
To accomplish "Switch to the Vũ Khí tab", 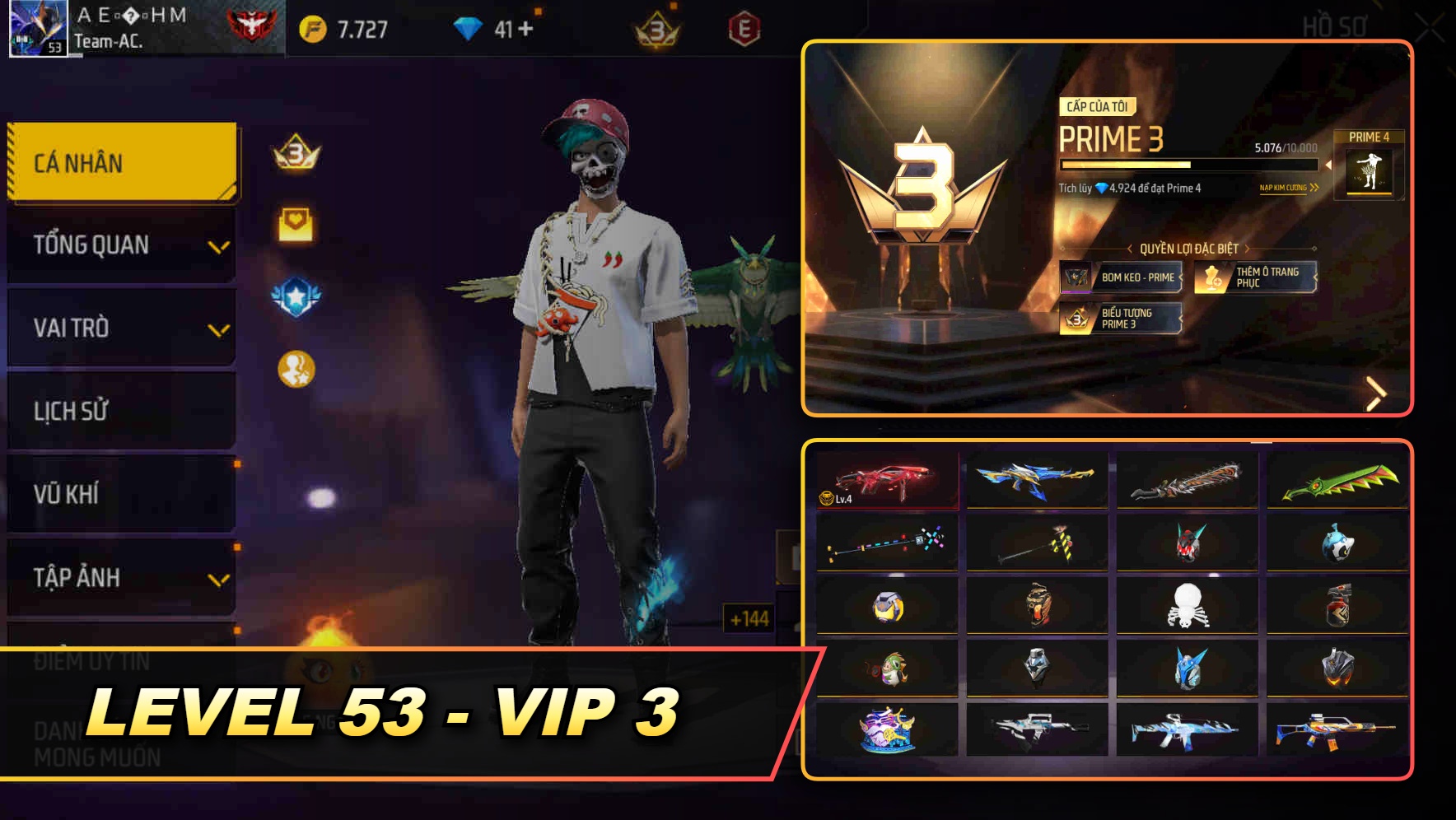I will (x=120, y=494).
